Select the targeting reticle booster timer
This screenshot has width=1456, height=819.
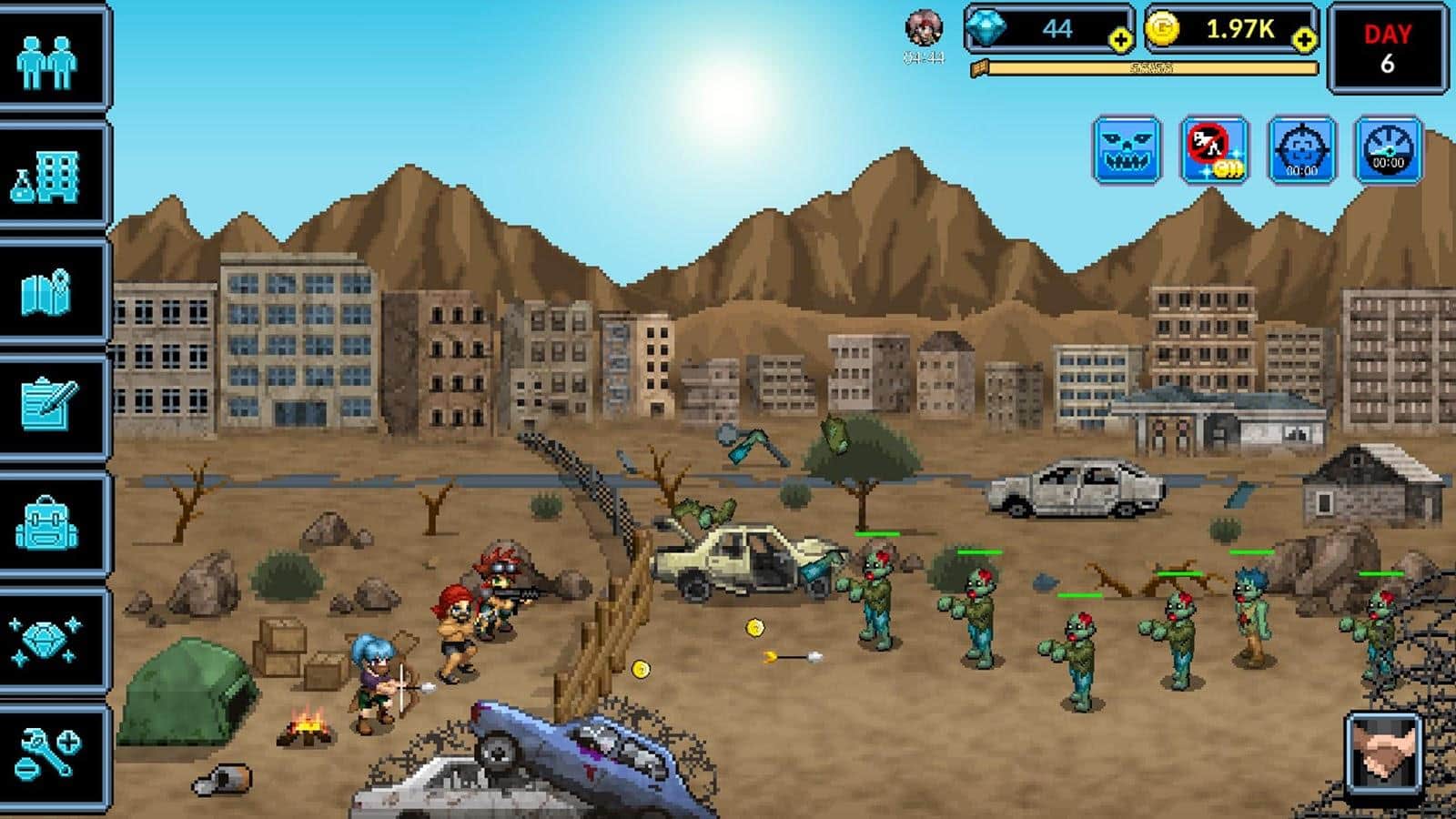pos(1301,148)
